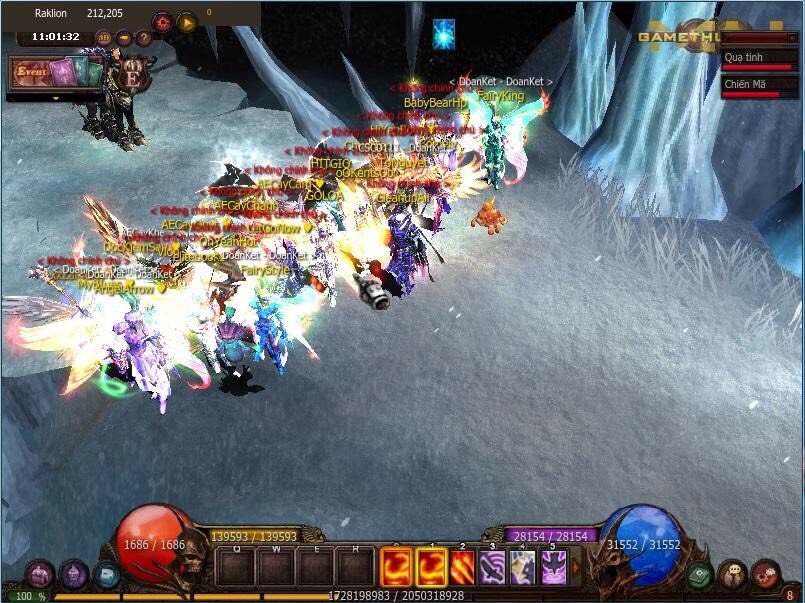Click the round minus button beside the clock
Viewport: 805px width, 603px height.
coord(124,38)
